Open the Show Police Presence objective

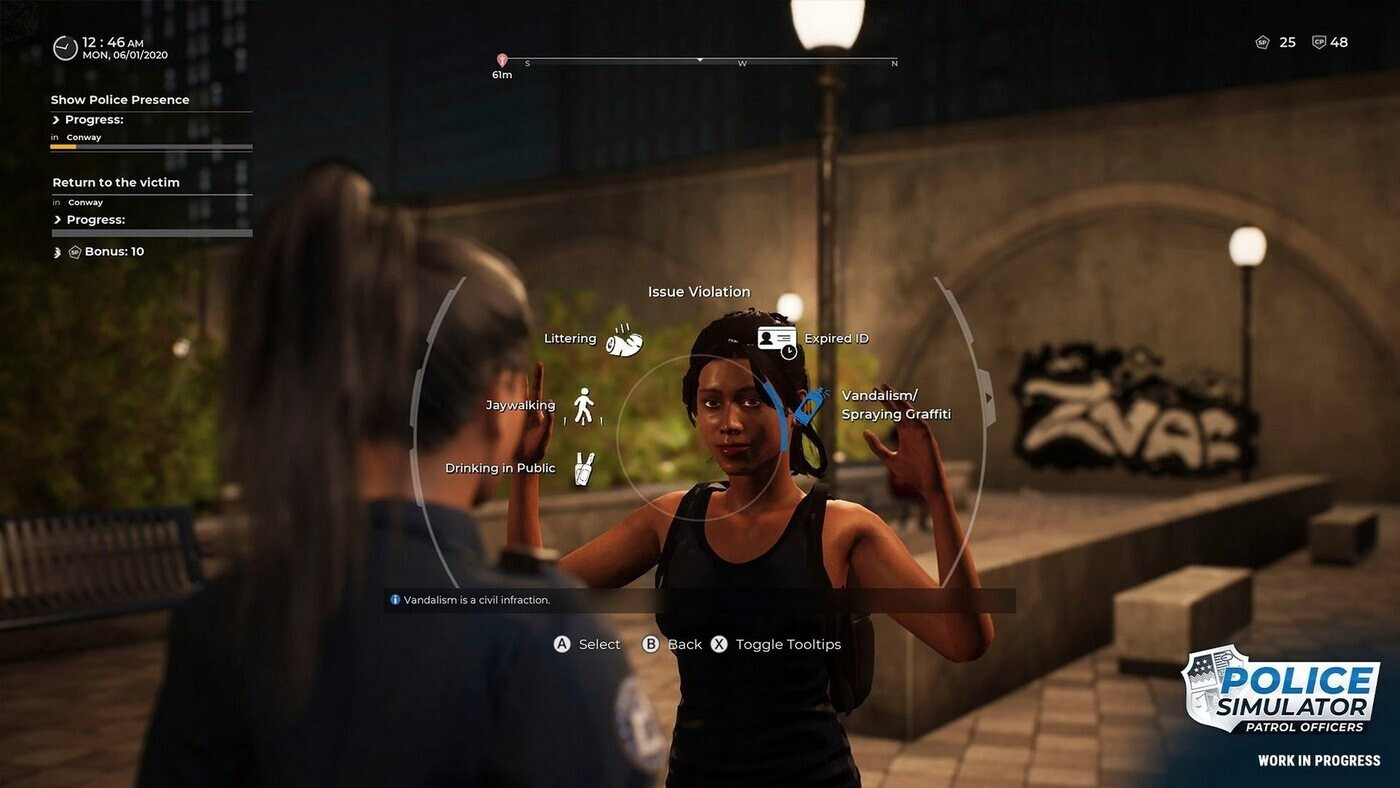[120, 100]
